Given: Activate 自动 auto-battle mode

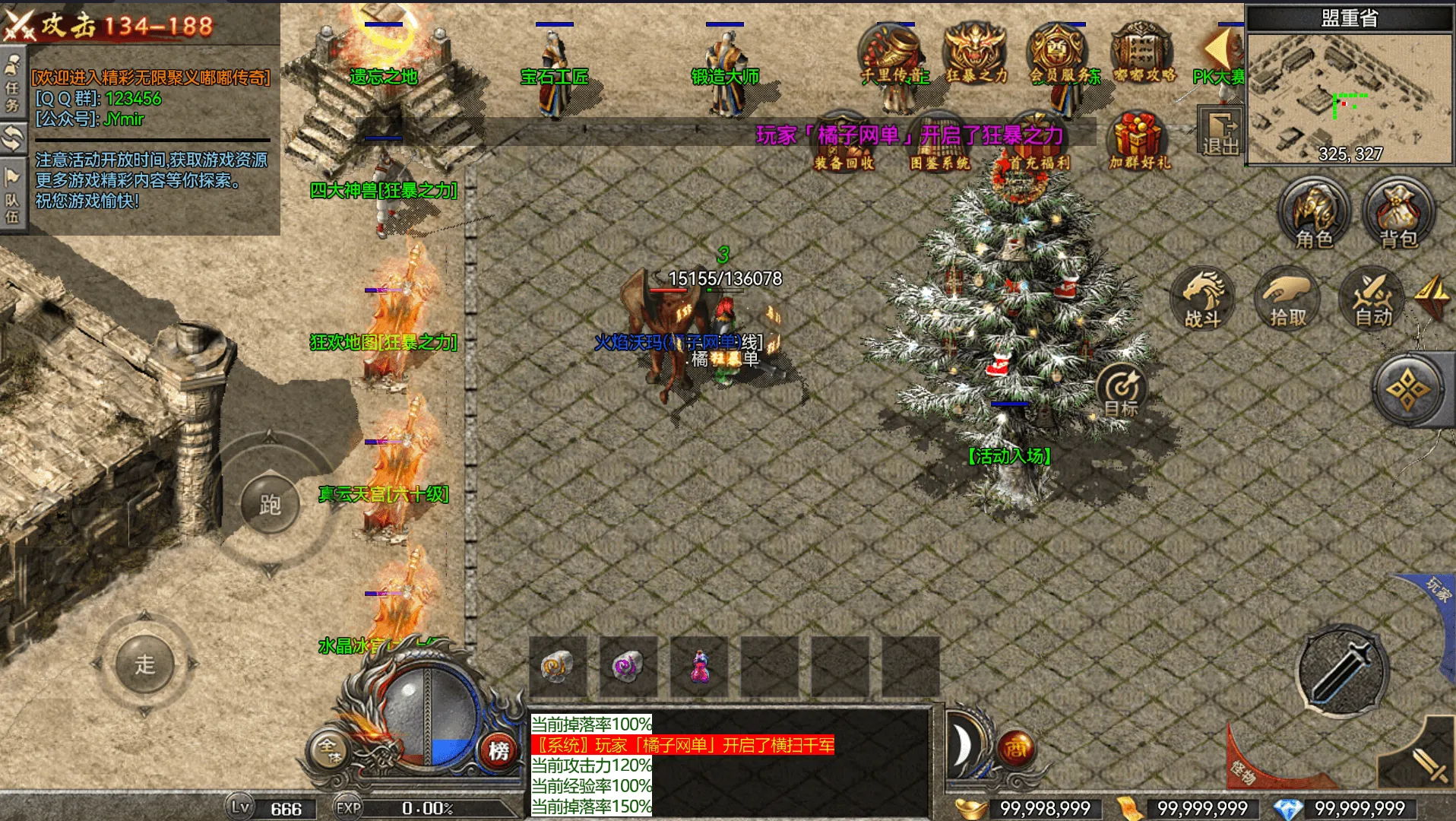Looking at the screenshot, I should pos(1373,298).
